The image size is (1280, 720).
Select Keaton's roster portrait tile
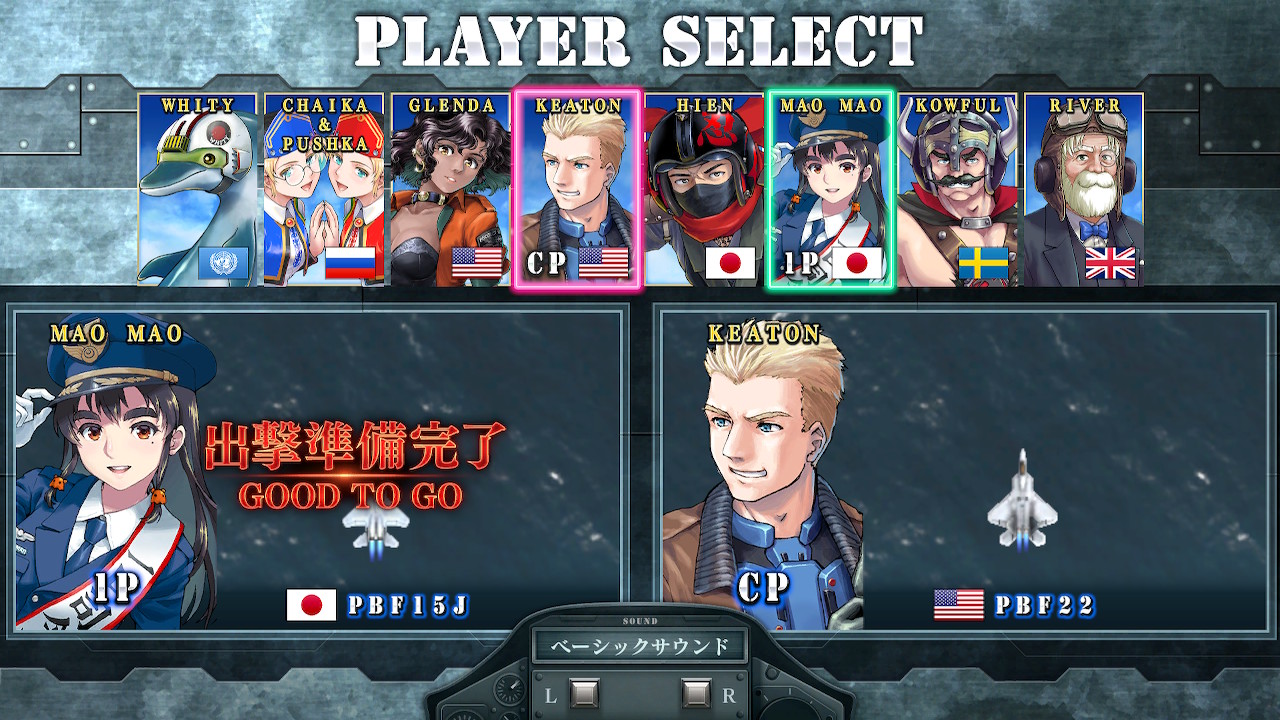[577, 190]
